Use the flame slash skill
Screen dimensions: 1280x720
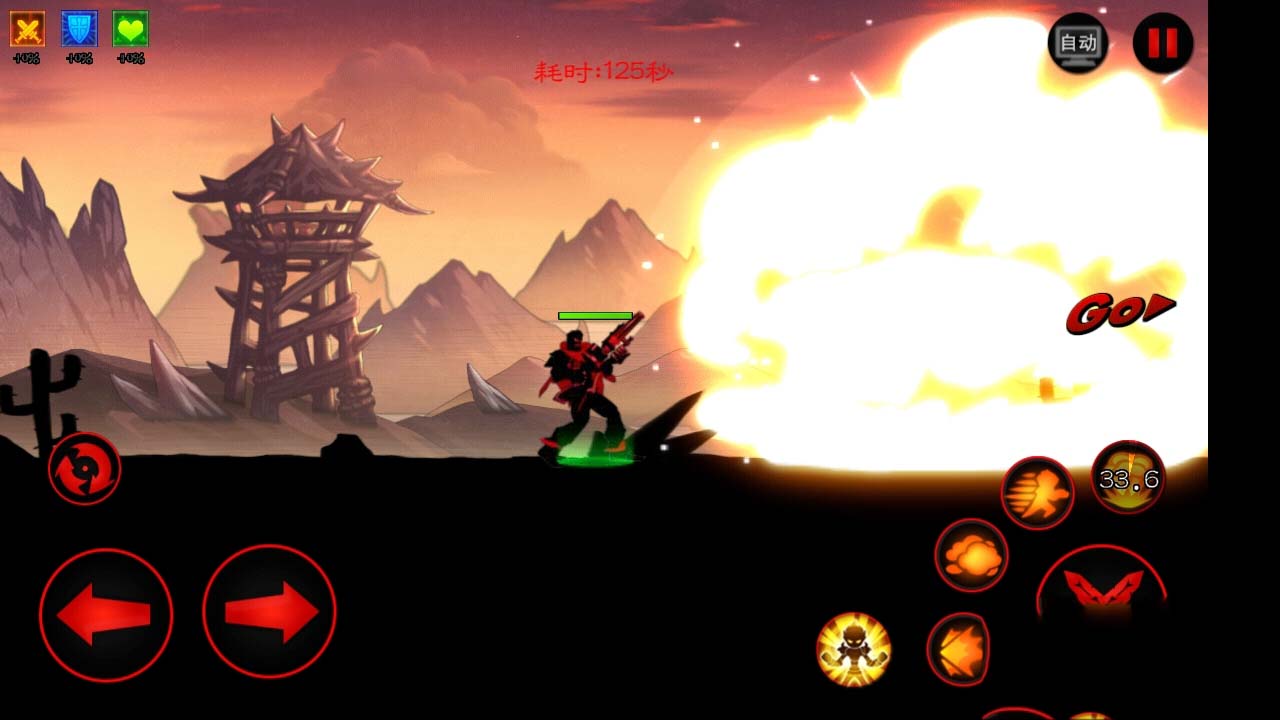[x=958, y=649]
